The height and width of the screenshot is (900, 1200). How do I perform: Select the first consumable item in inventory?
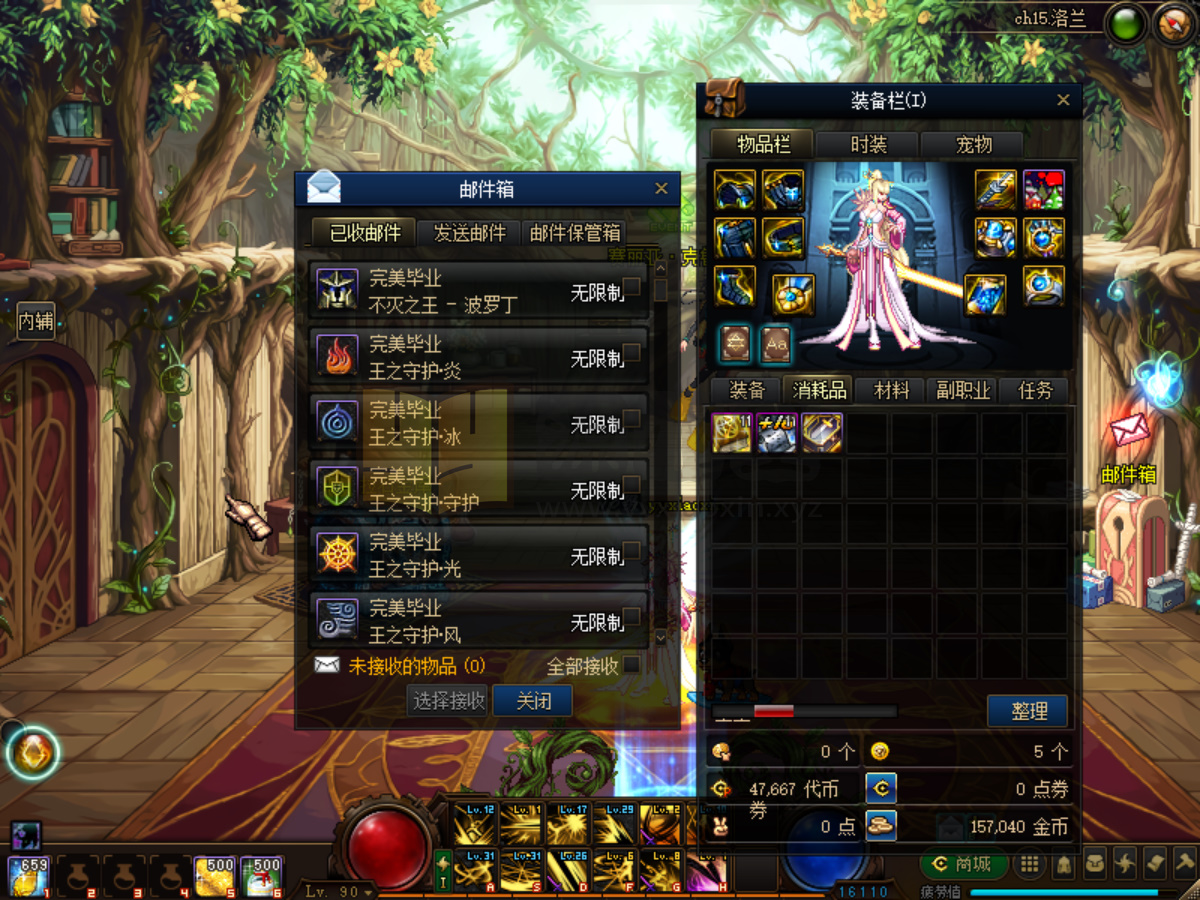(732, 433)
